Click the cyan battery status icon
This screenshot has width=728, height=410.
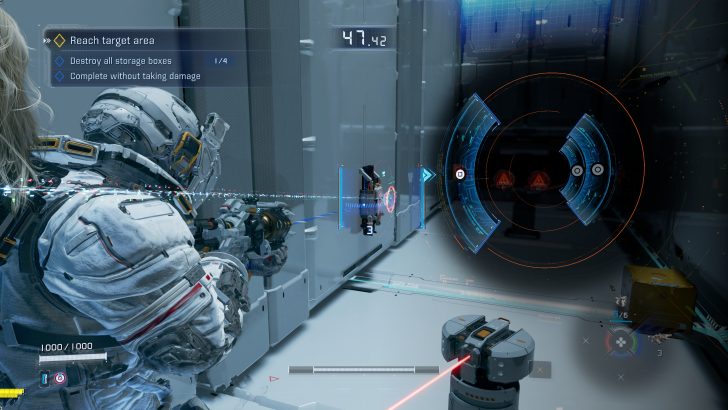coord(45,378)
